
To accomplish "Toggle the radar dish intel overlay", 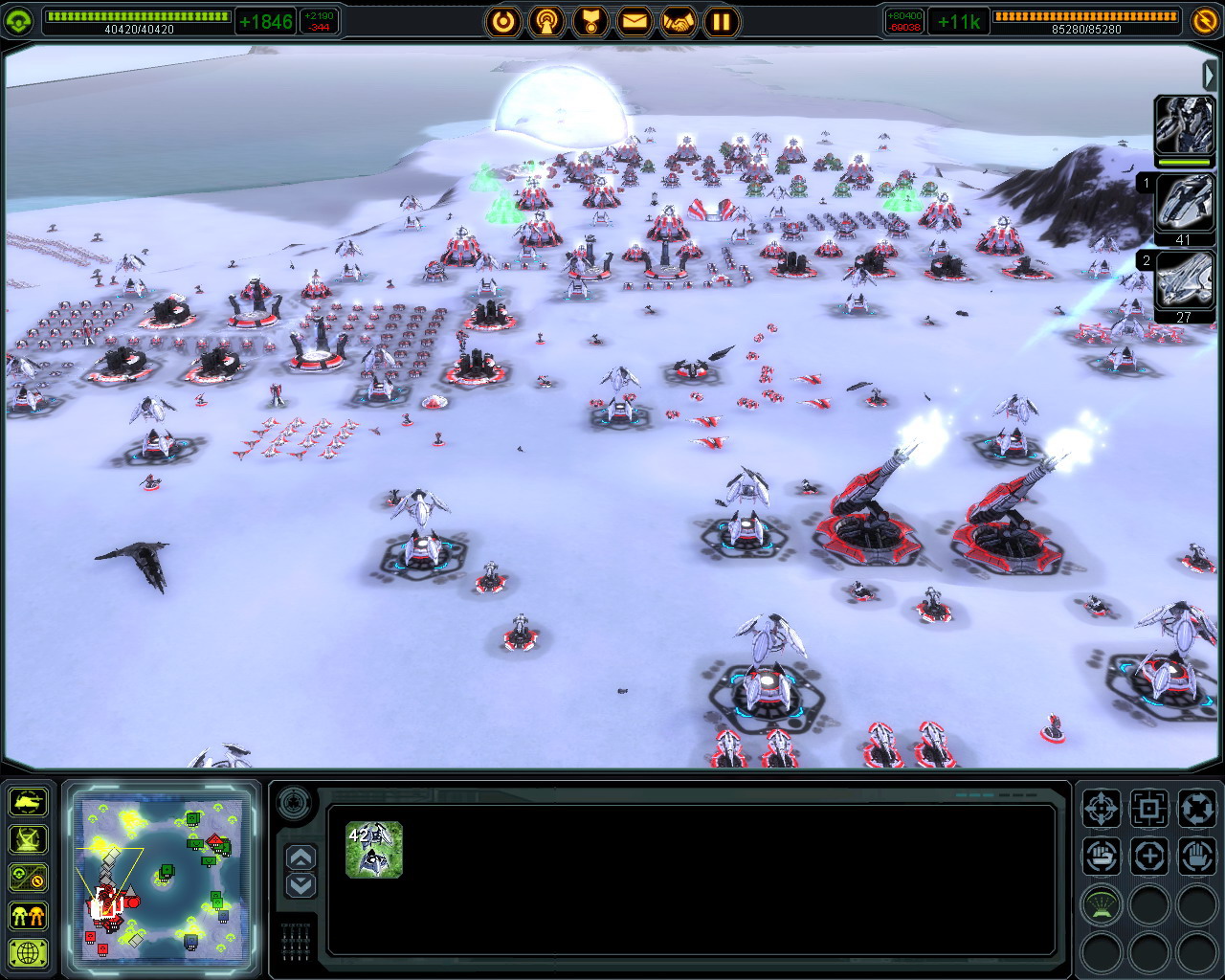I will click(28, 839).
